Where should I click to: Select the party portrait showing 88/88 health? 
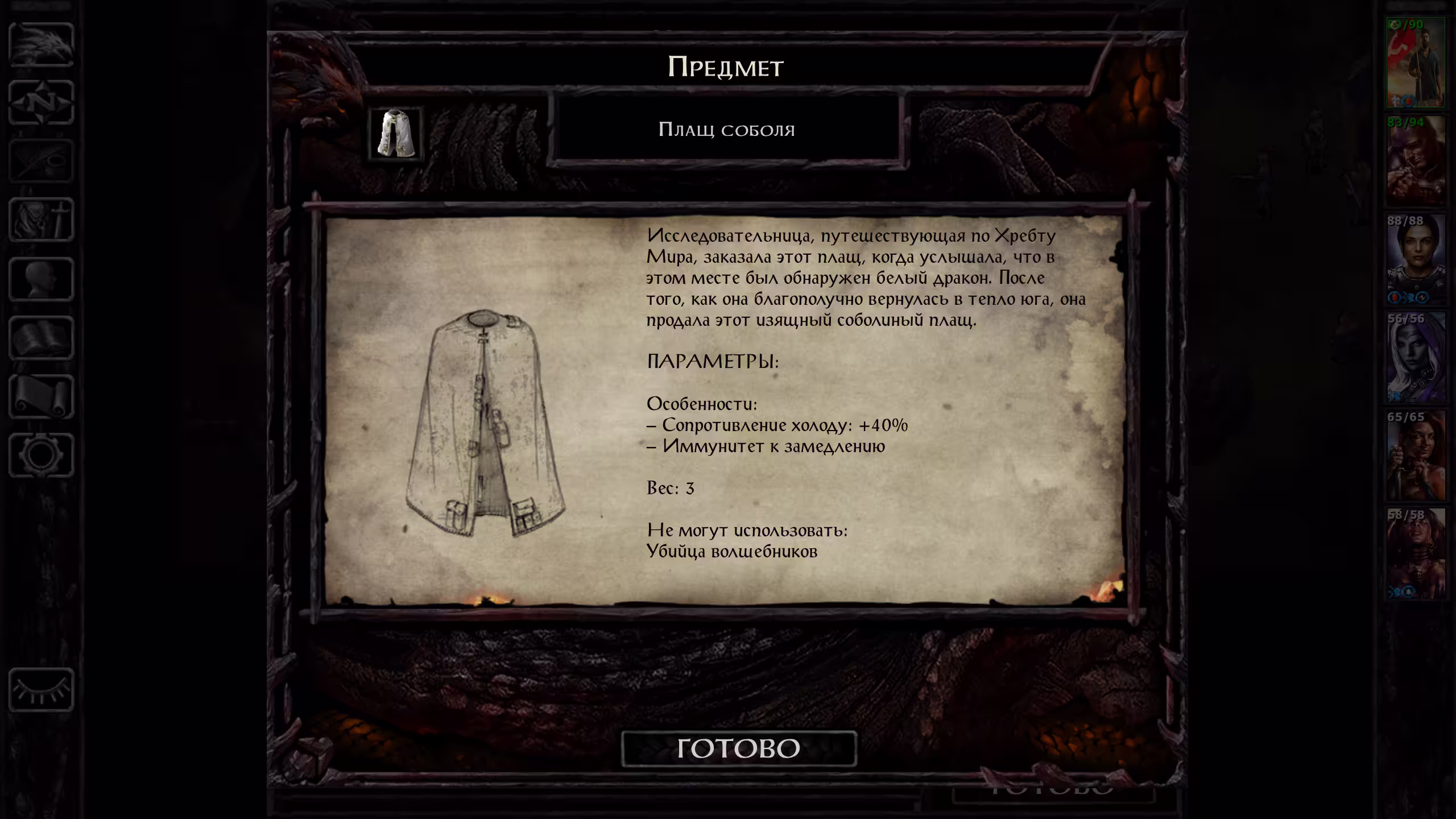1416,260
